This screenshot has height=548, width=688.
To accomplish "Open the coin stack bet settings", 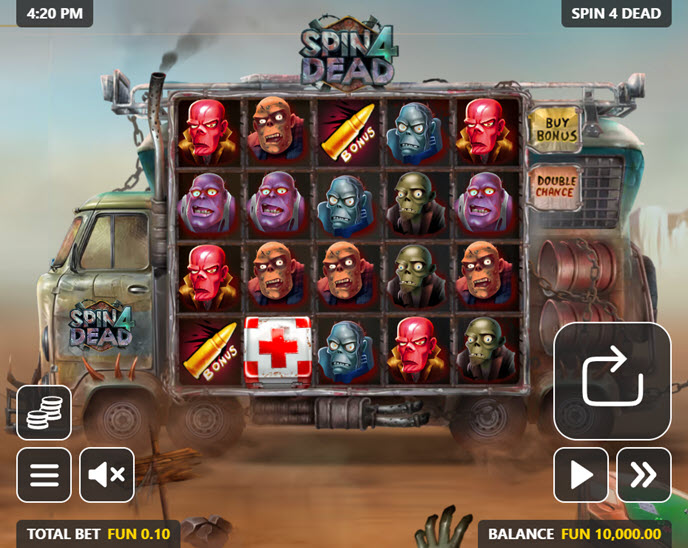I will click(x=44, y=412).
